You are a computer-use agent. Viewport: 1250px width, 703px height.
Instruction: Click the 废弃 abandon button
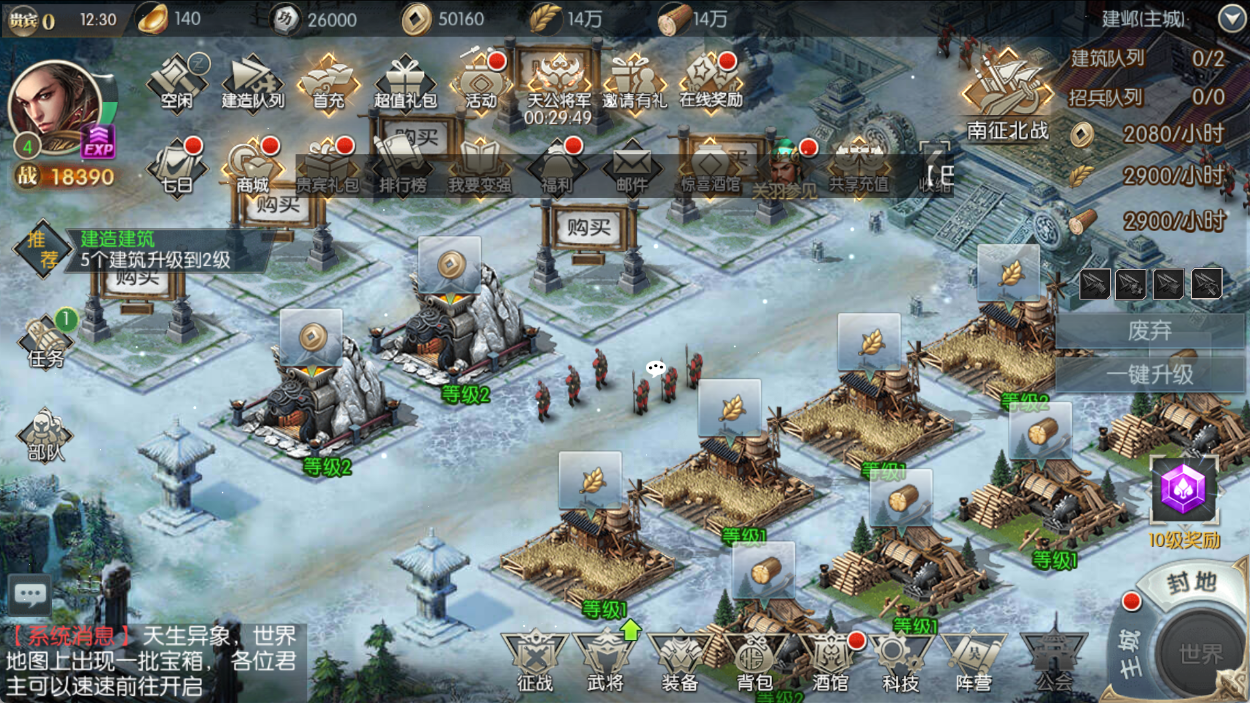coord(1150,330)
